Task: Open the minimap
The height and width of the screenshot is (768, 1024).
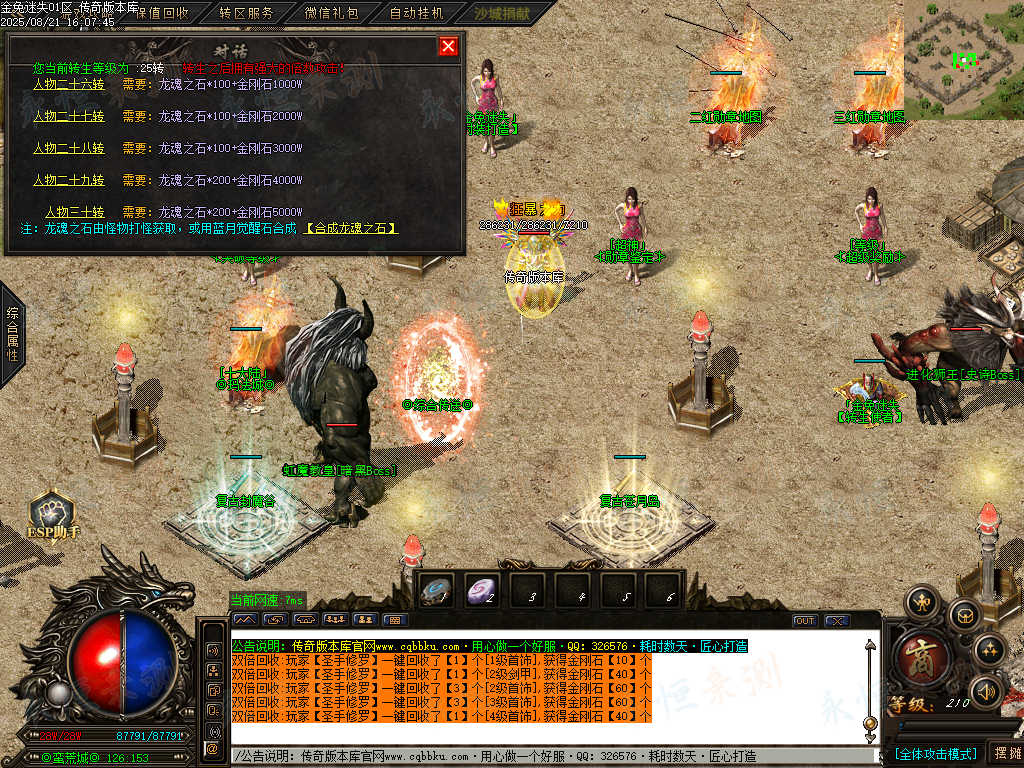Action: tap(963, 60)
